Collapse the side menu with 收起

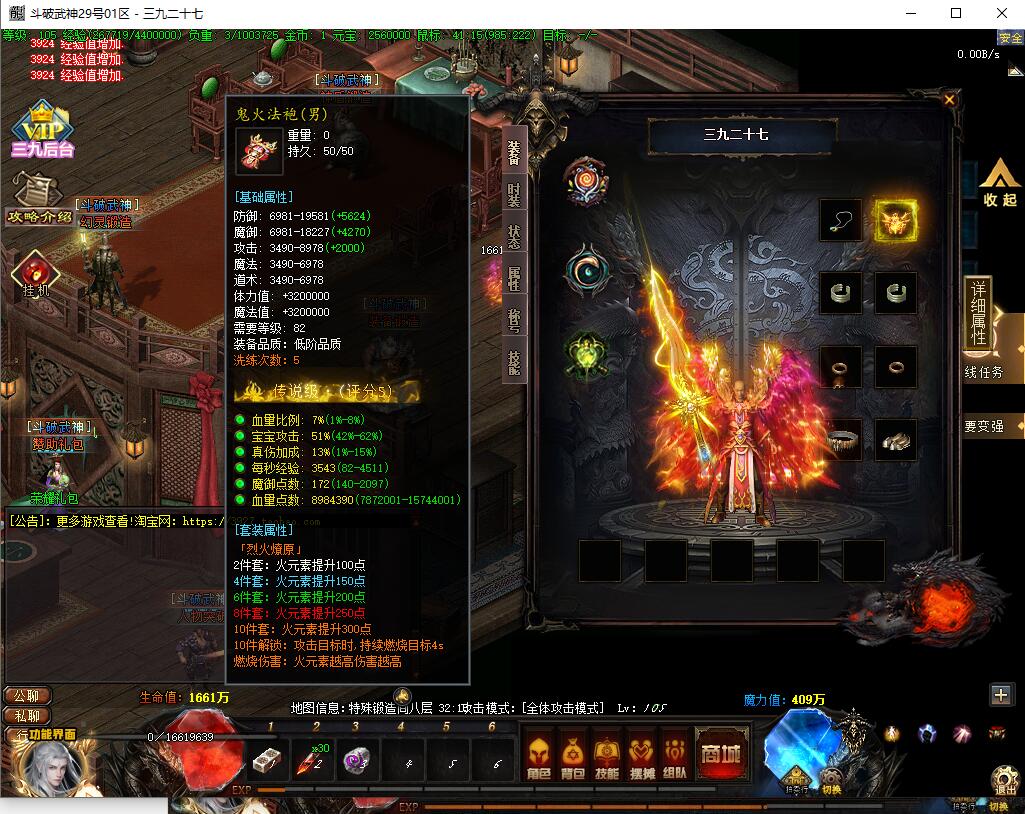[999, 183]
